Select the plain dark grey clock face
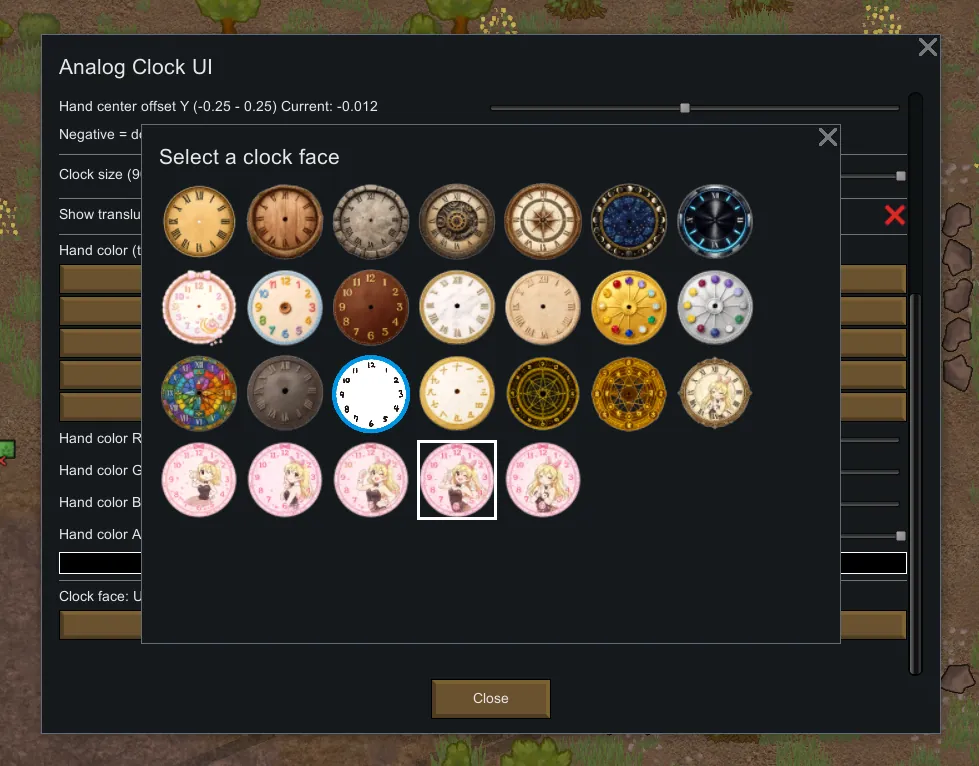Image resolution: width=979 pixels, height=766 pixels. 285,393
